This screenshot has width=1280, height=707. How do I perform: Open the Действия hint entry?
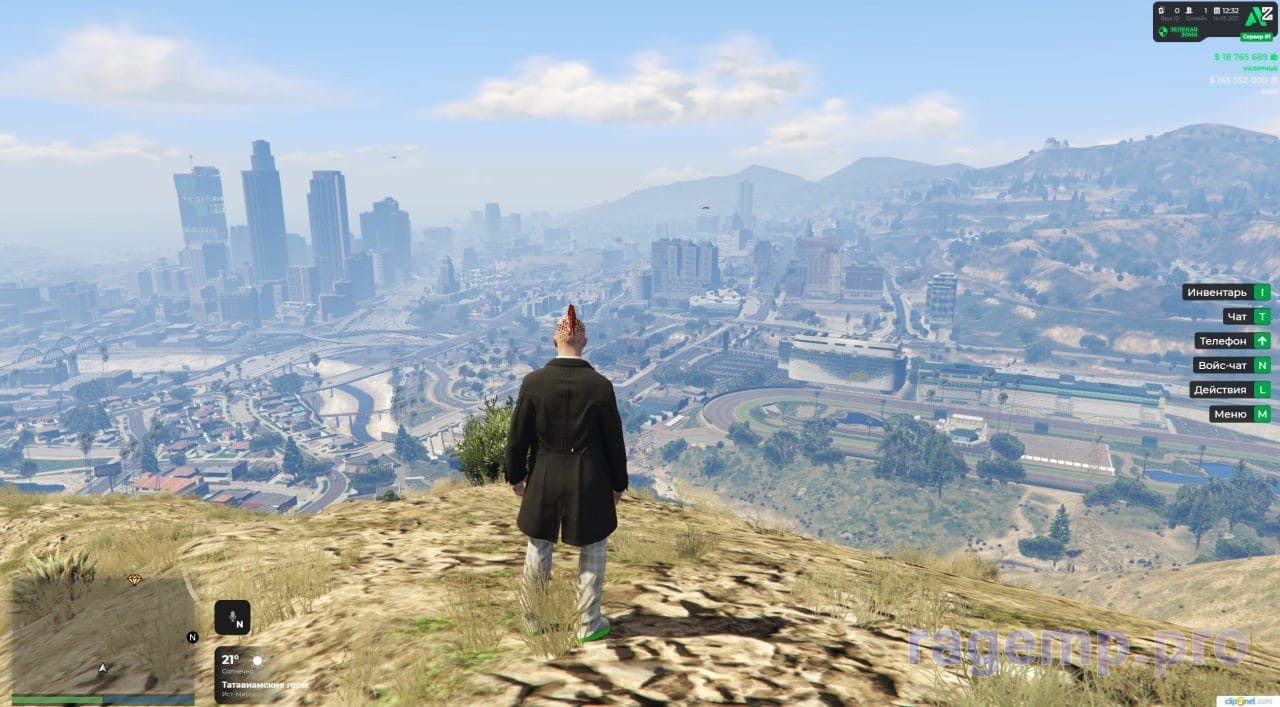(x=1230, y=389)
